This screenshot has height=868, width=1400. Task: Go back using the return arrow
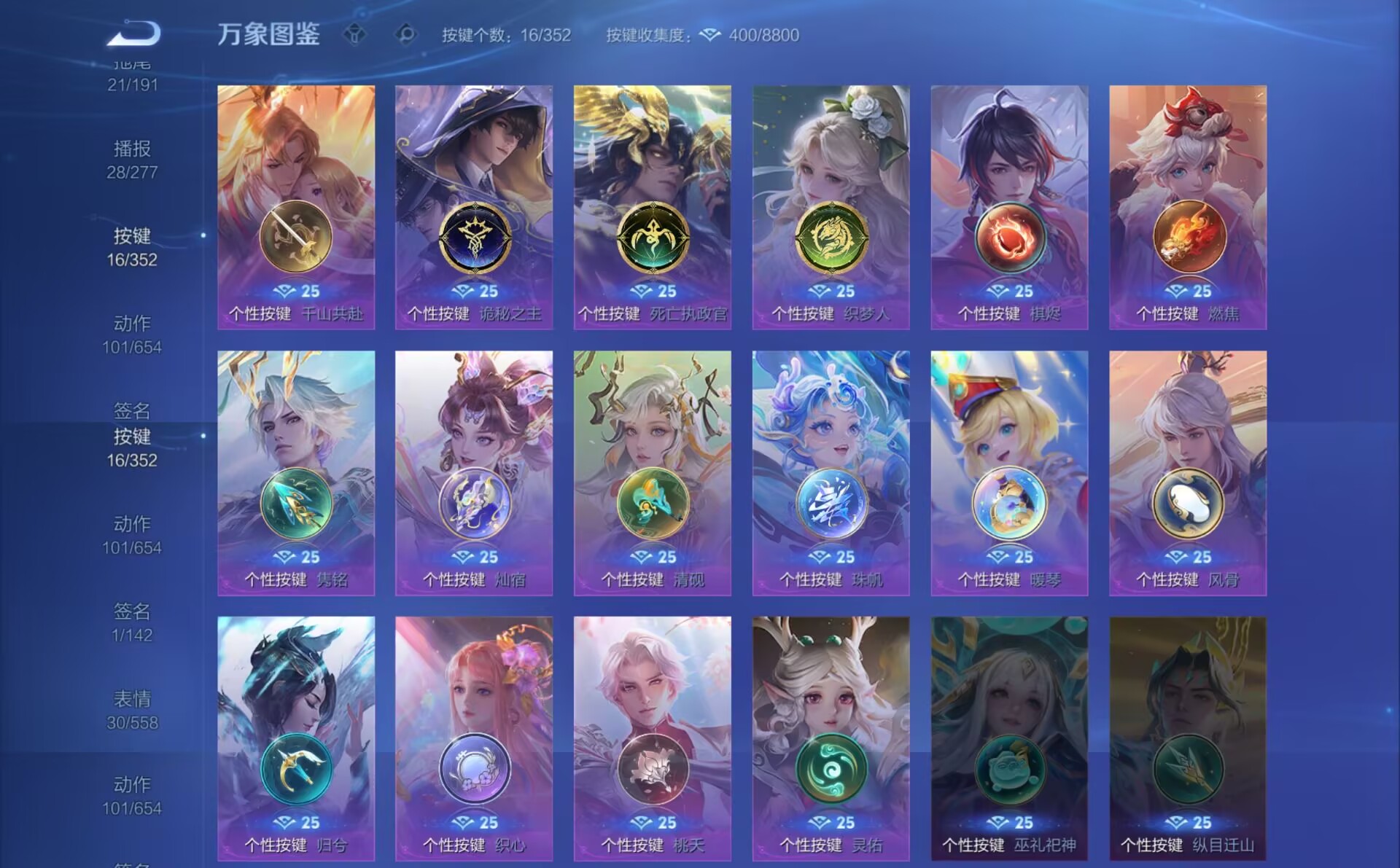click(x=134, y=34)
